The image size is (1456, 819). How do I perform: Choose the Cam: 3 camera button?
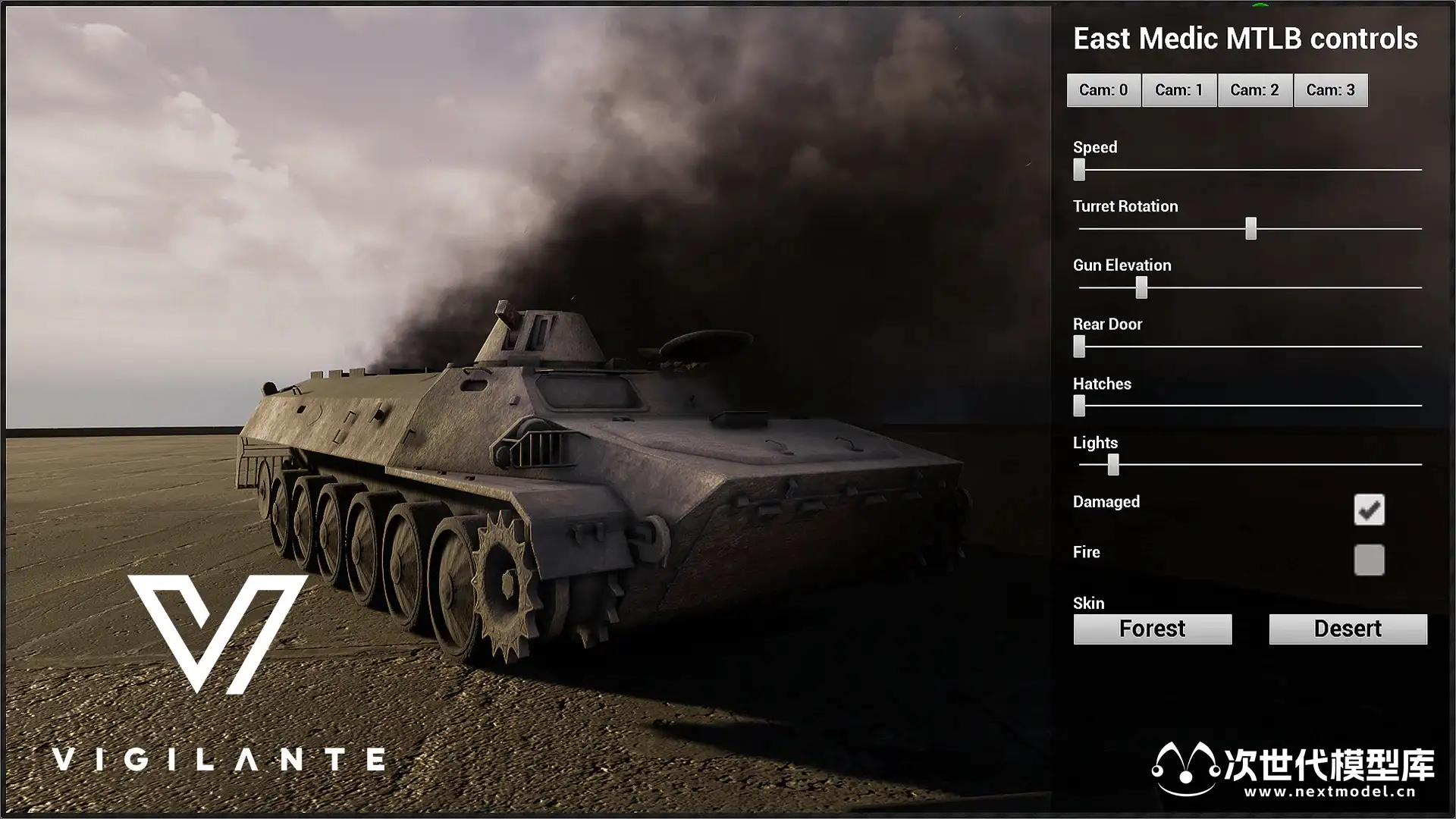1331,90
